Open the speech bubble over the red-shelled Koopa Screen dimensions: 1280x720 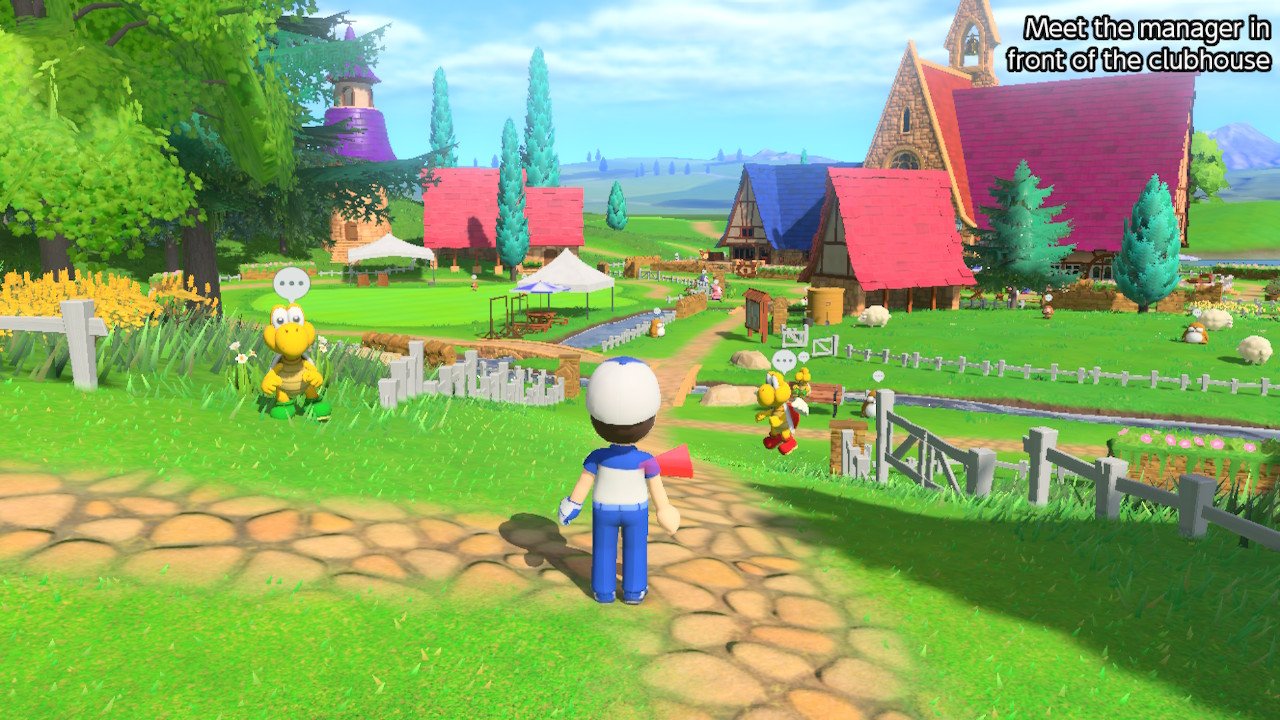(x=785, y=360)
